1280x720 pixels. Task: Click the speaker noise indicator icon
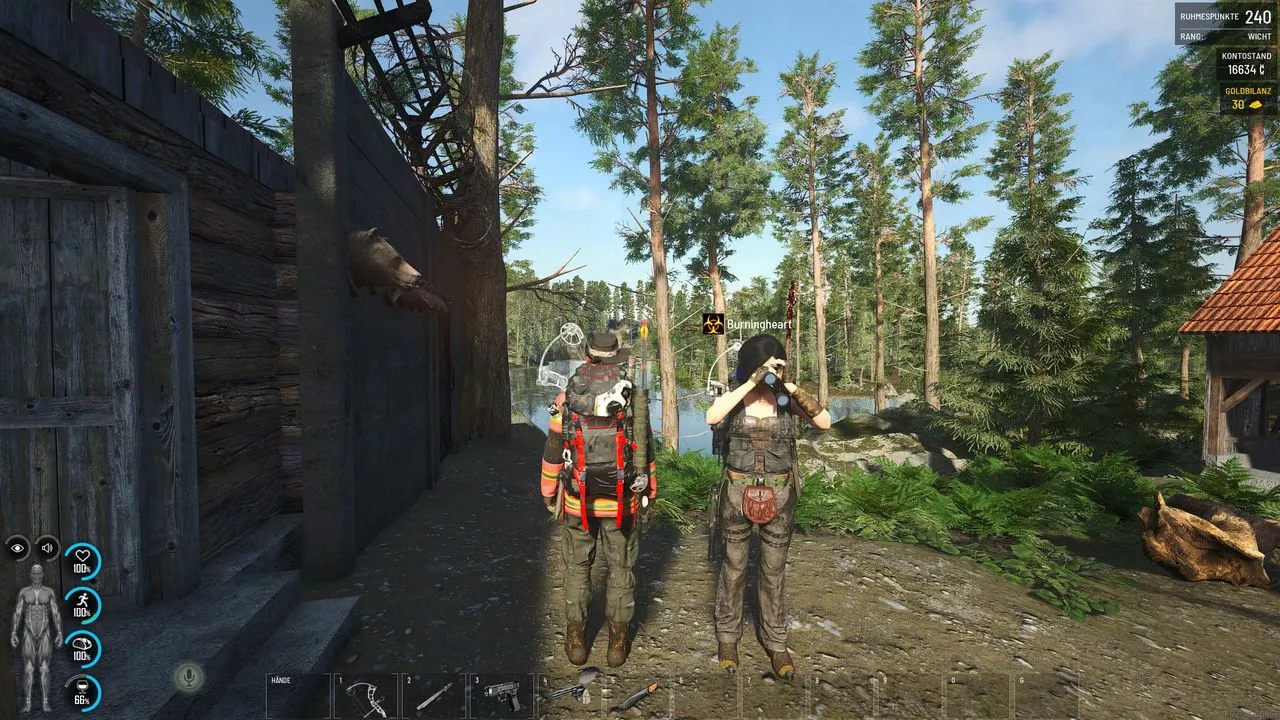[47, 547]
